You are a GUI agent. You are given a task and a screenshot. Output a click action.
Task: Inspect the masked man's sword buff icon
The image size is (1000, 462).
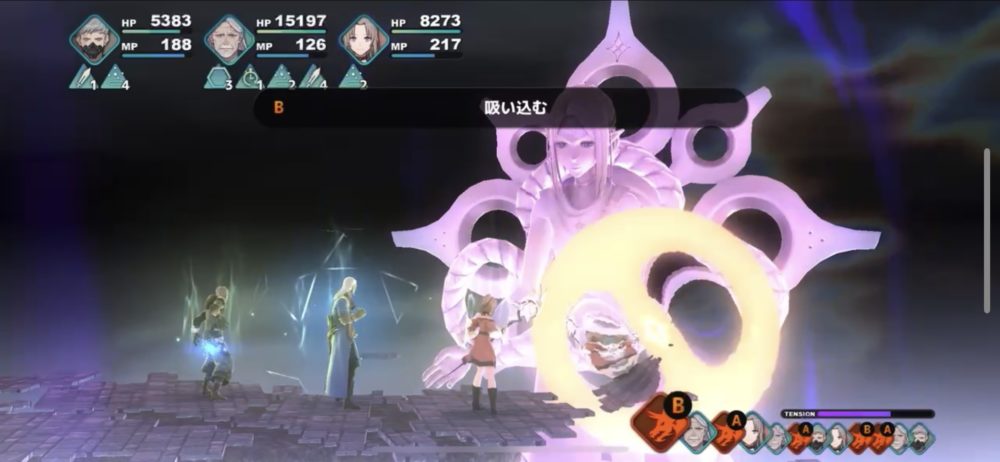(84, 77)
